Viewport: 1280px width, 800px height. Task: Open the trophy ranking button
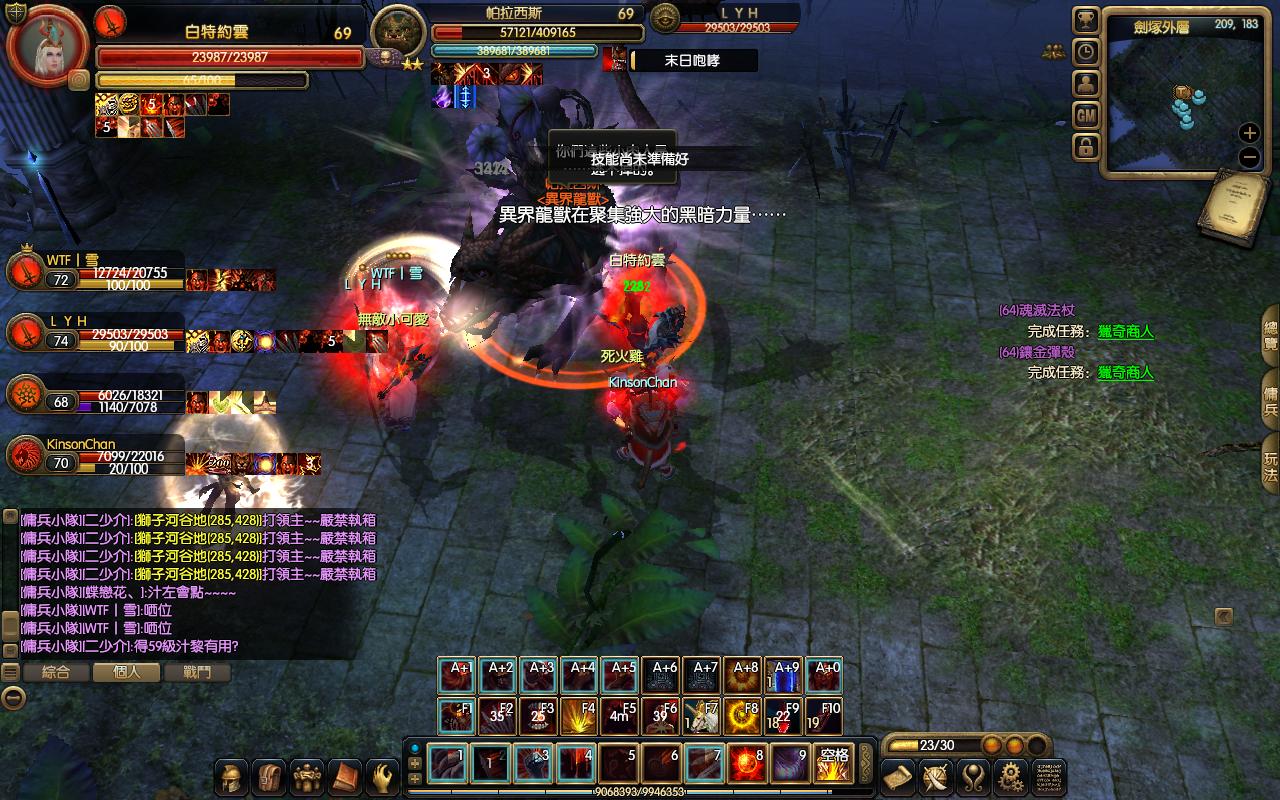point(1086,21)
